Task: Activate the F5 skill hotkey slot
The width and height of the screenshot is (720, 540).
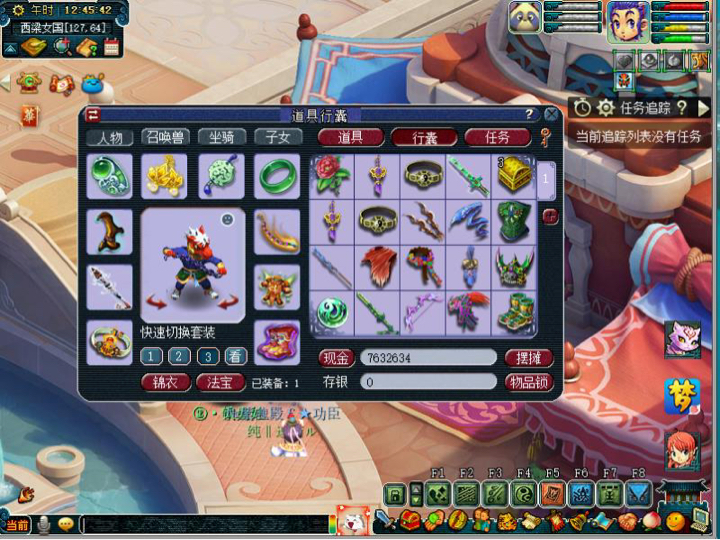Action: 553,493
